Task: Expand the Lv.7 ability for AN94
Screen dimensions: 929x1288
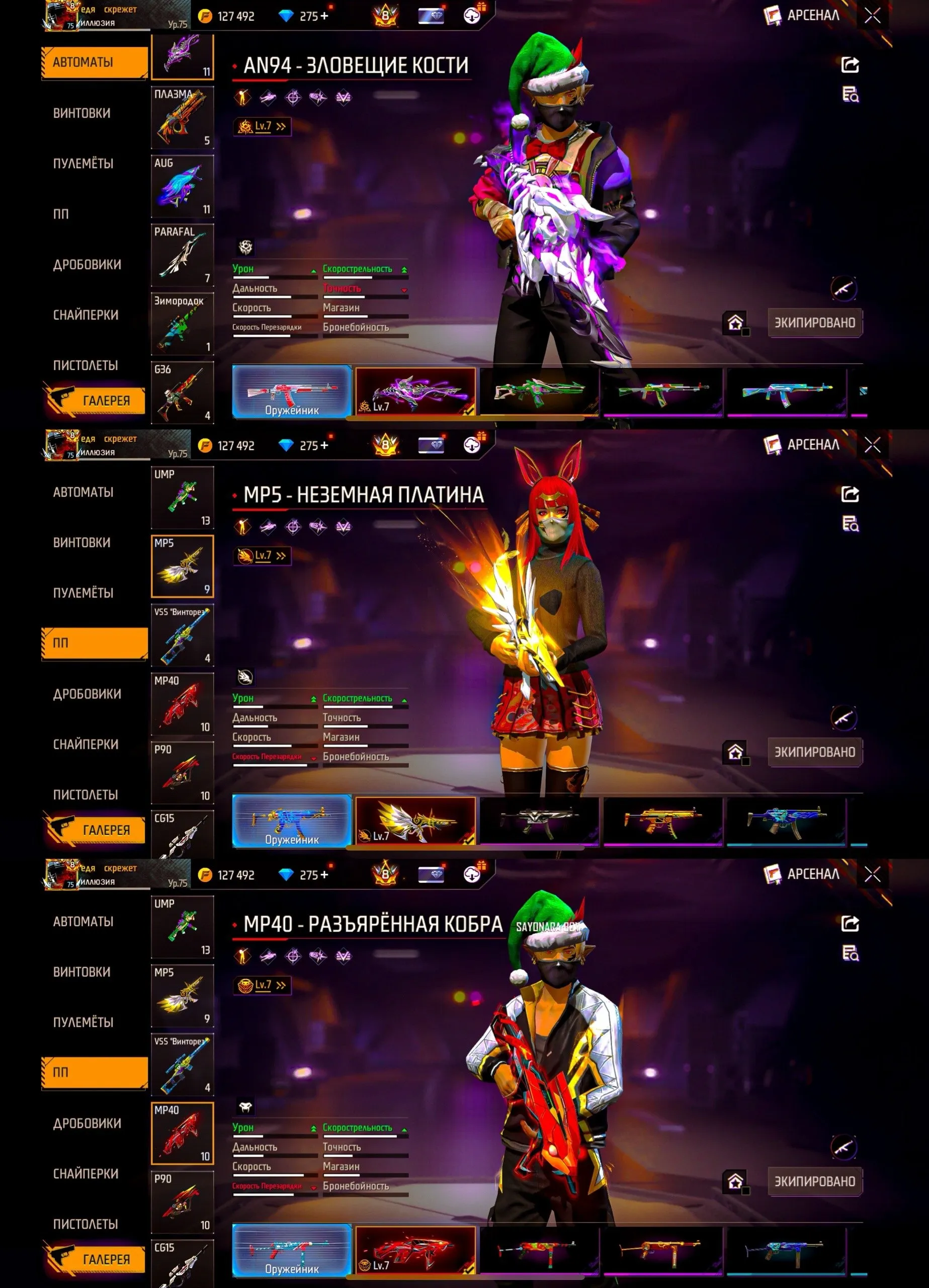Action: point(263,127)
